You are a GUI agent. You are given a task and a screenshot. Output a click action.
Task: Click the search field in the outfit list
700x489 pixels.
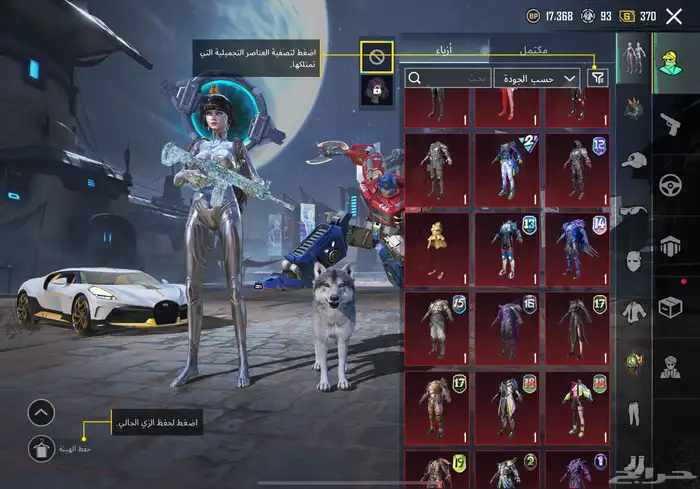(x=448, y=77)
